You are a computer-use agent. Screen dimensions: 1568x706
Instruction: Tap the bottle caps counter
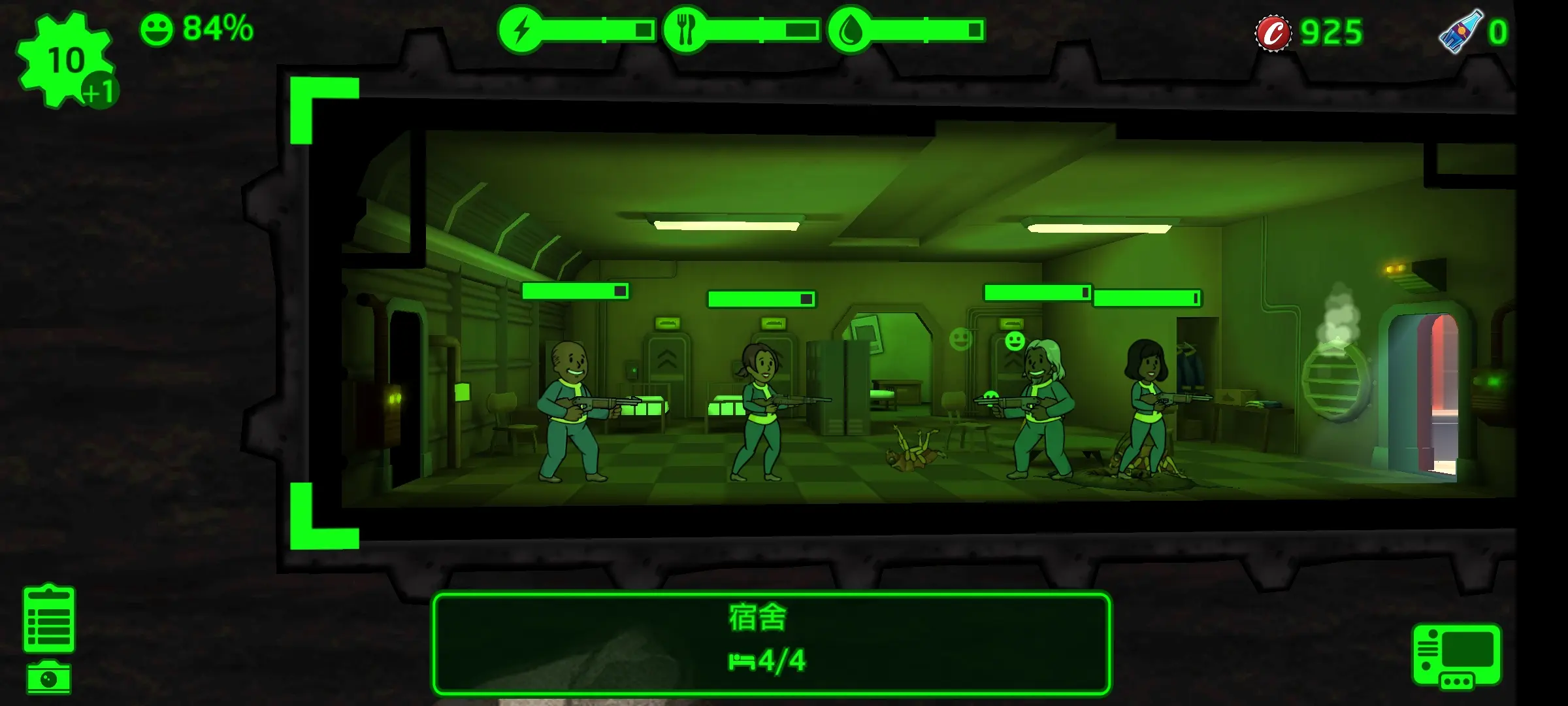tap(1309, 32)
